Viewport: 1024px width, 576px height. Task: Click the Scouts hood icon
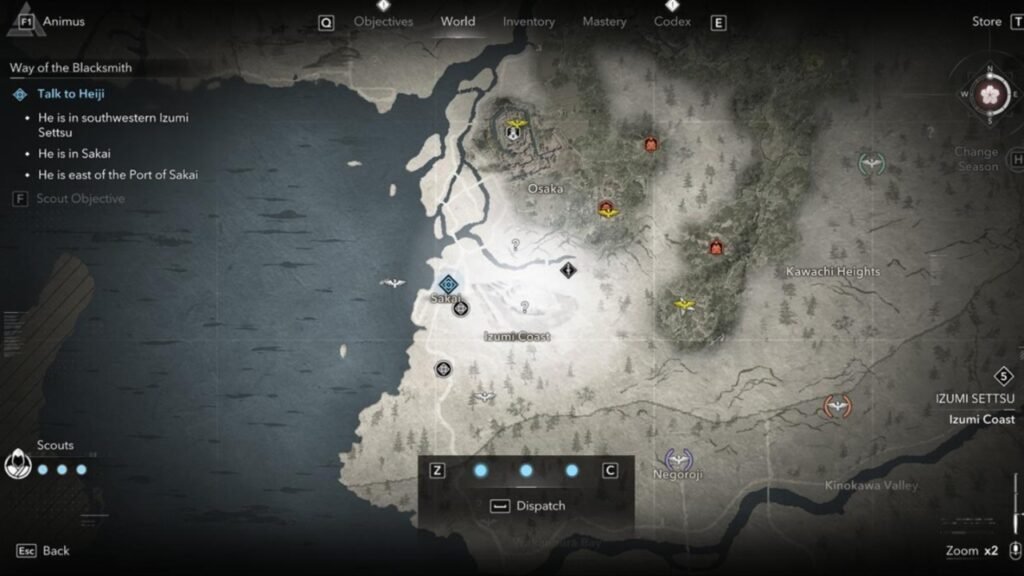coord(18,465)
